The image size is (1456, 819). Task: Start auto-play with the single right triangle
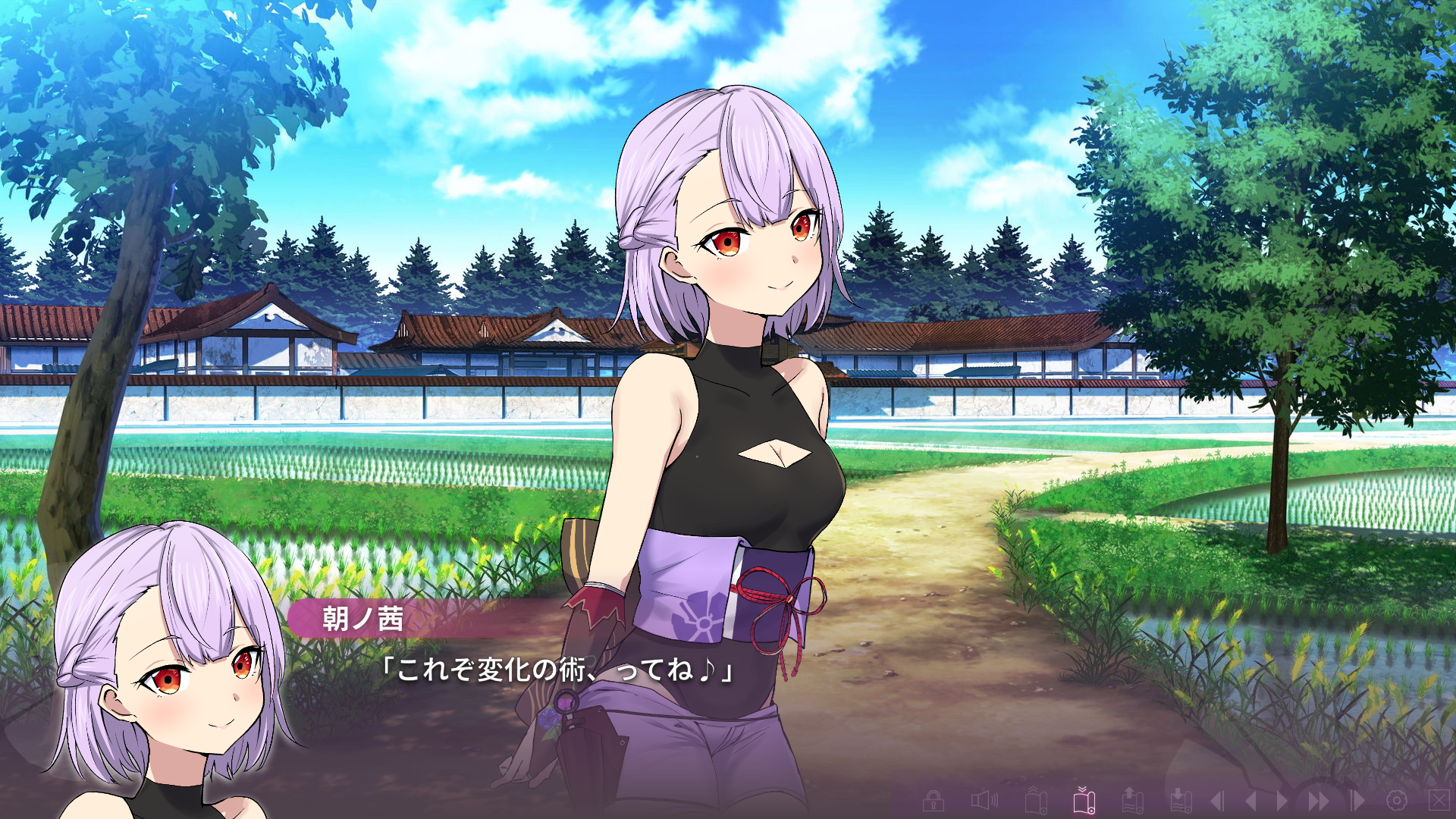[x=1282, y=801]
